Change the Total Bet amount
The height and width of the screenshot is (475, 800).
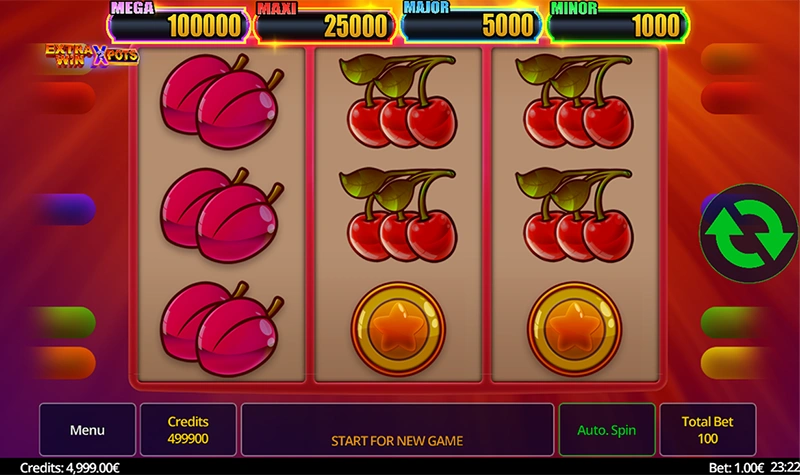(706, 430)
